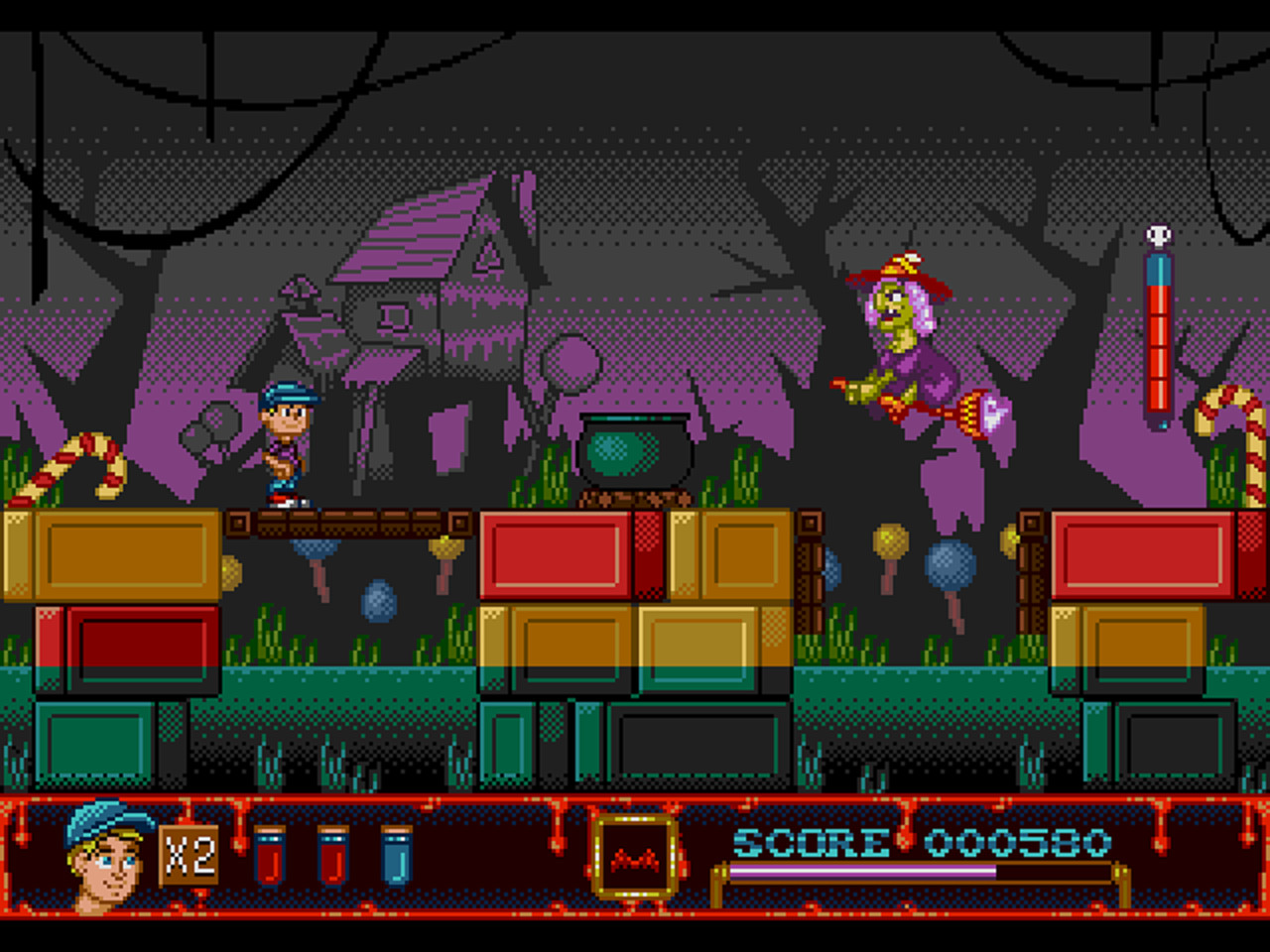
Task: Click the left candy cane near the blocks
Action: pos(74,461)
